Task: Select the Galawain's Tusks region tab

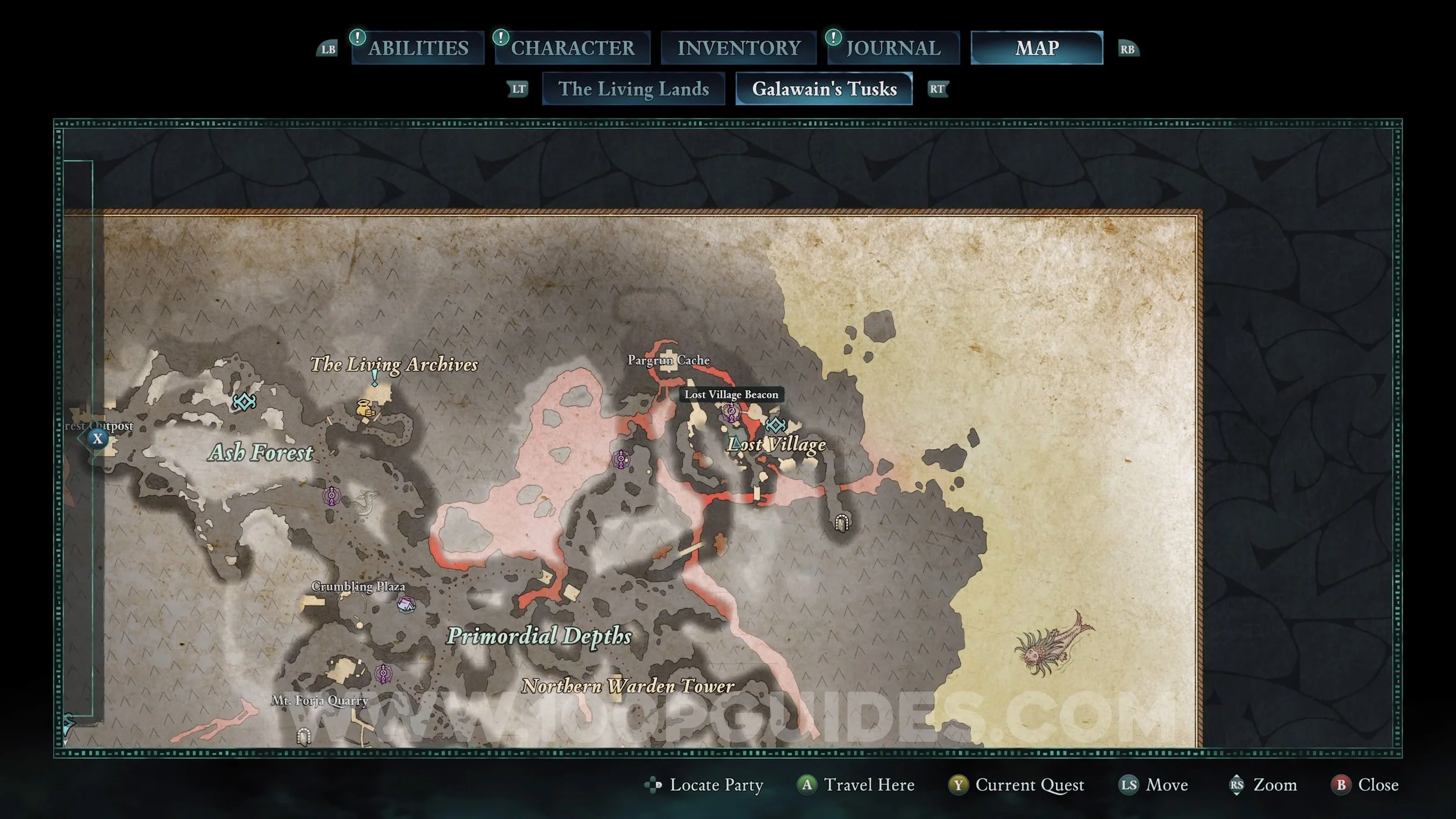Action: click(x=824, y=89)
